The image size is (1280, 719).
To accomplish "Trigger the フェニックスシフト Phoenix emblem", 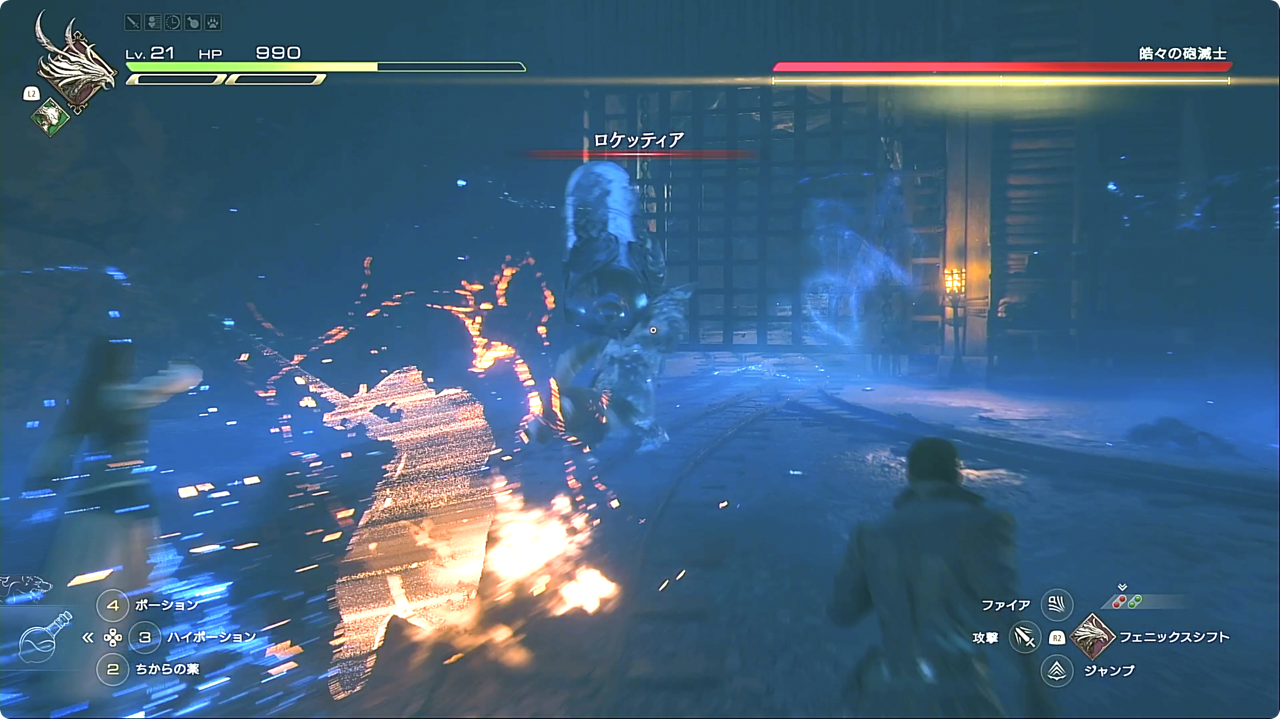I will (1090, 637).
